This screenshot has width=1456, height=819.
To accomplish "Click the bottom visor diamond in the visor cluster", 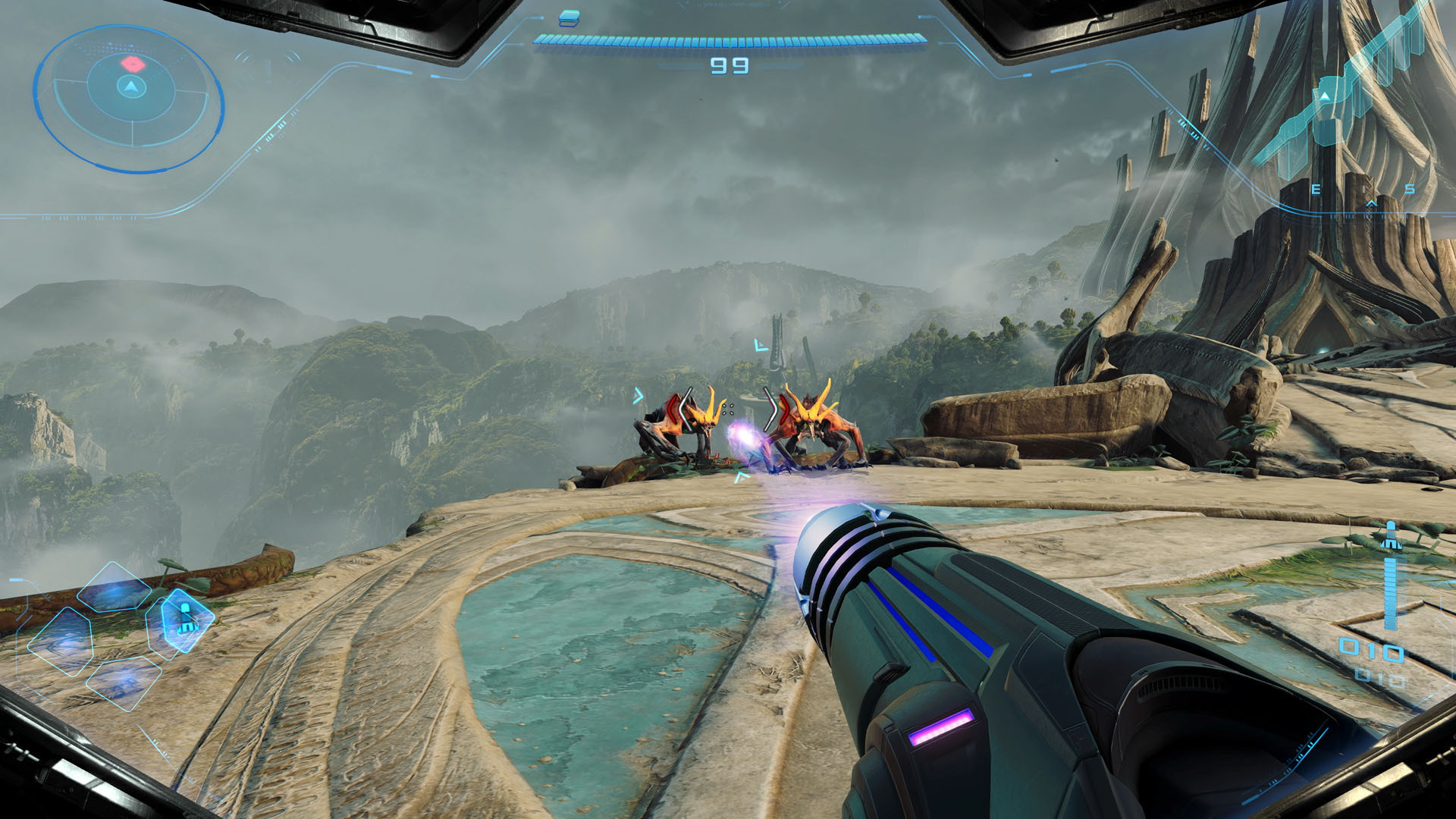I will click(x=123, y=683).
